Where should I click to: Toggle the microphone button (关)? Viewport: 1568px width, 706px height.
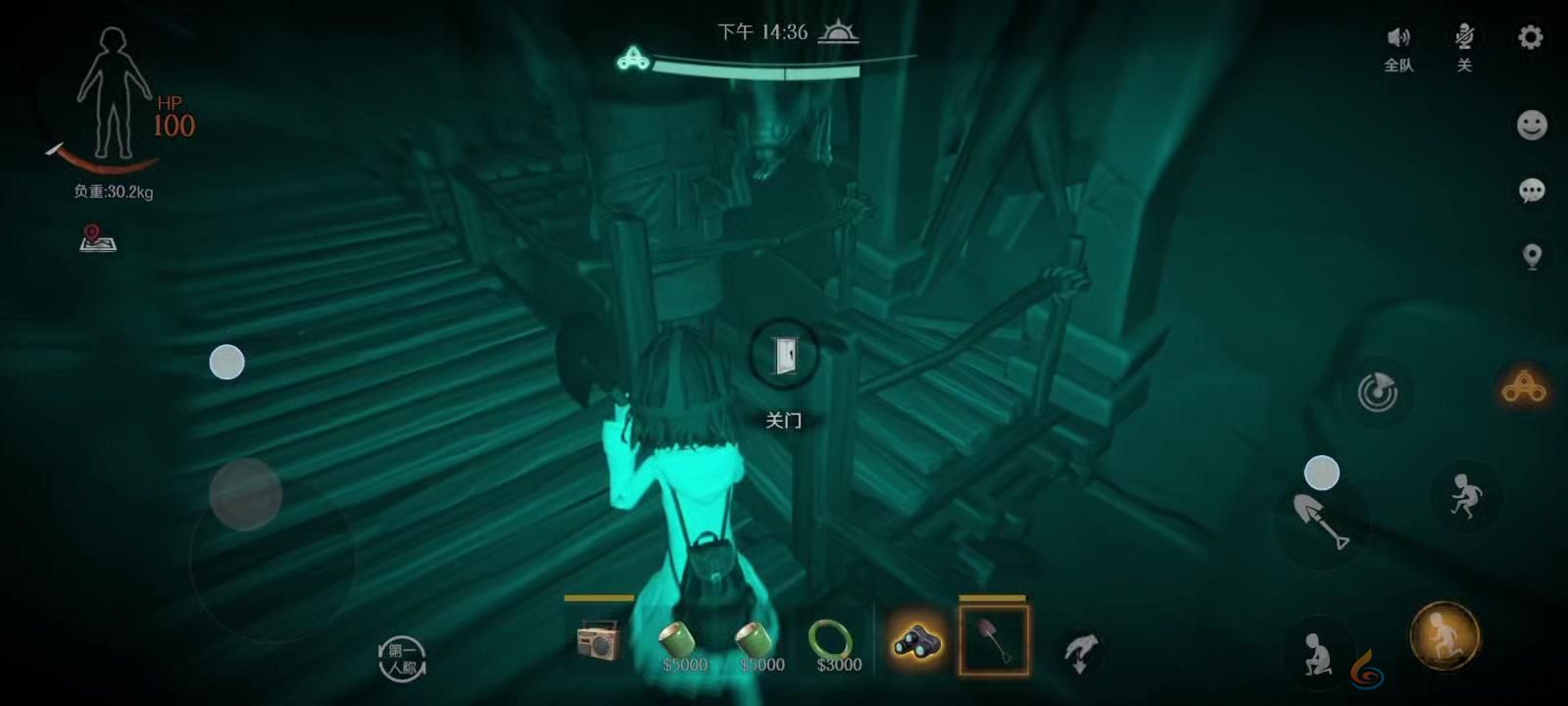click(1464, 46)
